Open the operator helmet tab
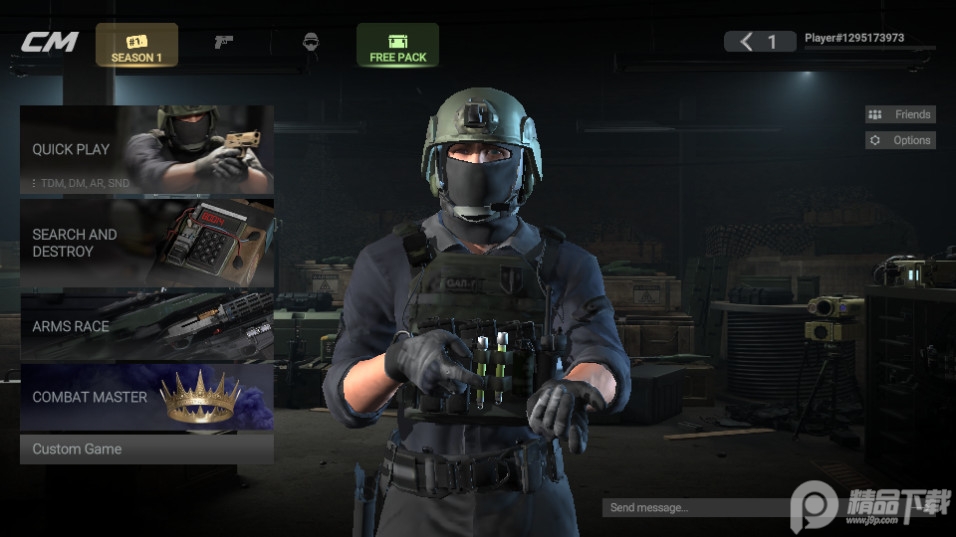The width and height of the screenshot is (956, 537). (310, 43)
